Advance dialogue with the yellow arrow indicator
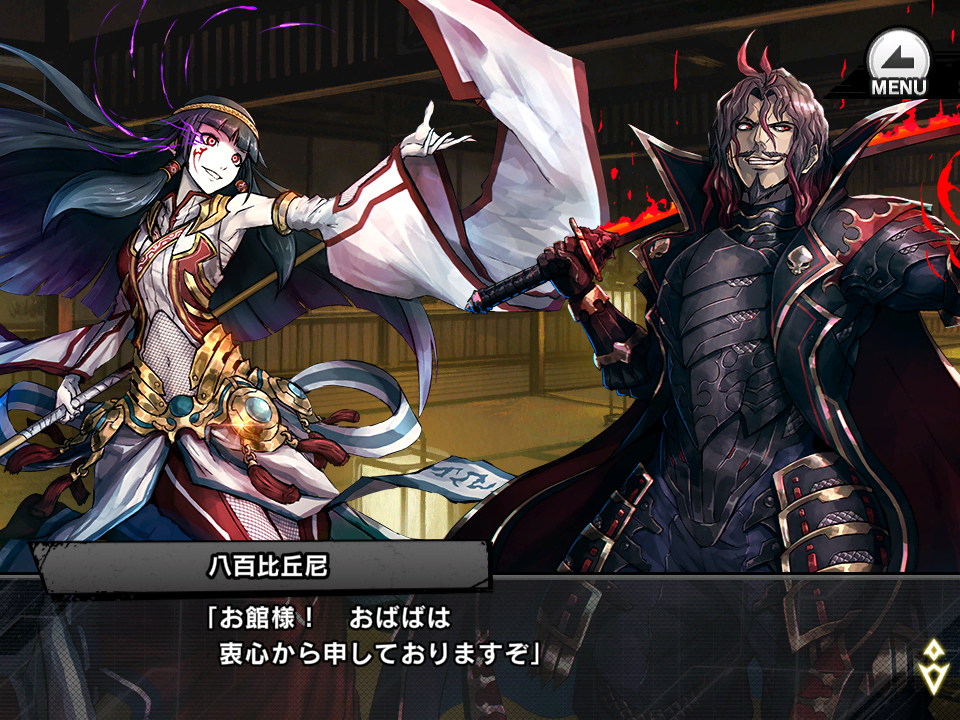 coord(933,666)
